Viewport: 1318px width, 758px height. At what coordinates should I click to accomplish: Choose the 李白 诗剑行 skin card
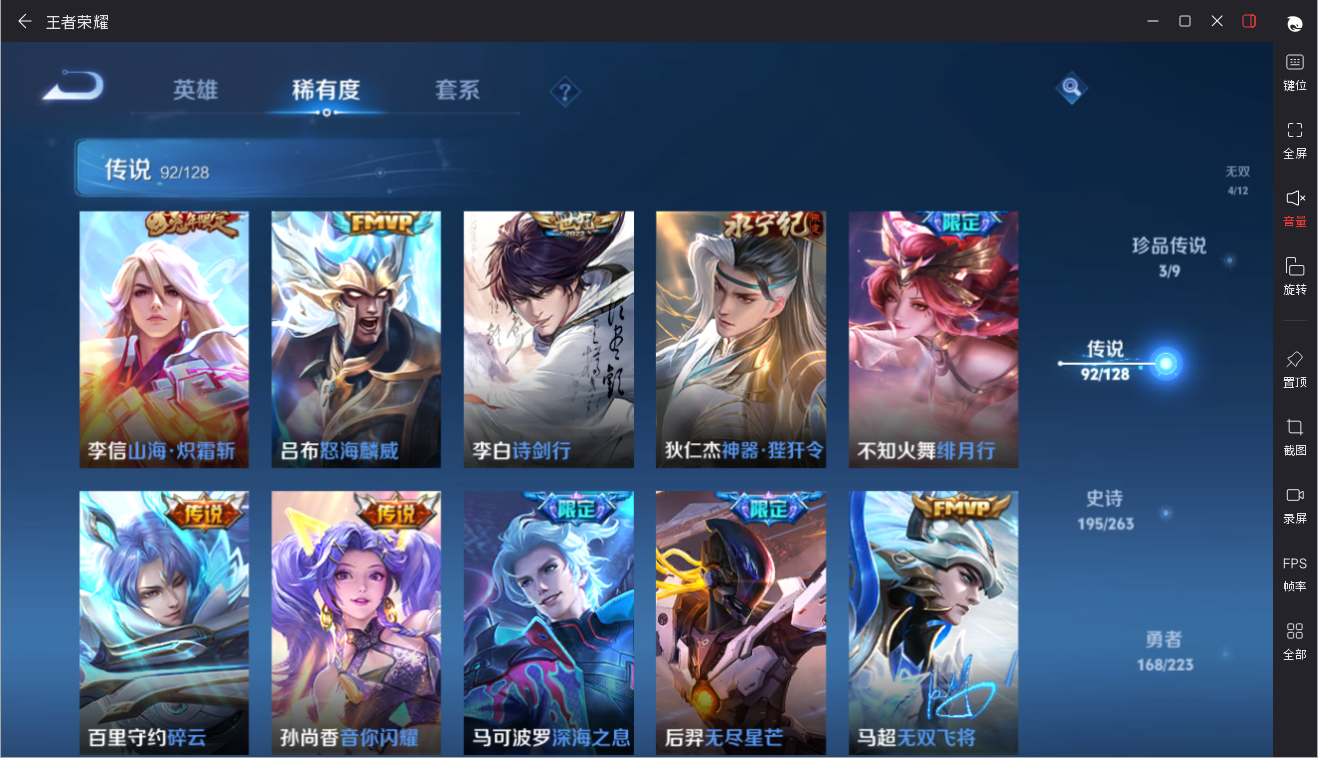coord(548,339)
